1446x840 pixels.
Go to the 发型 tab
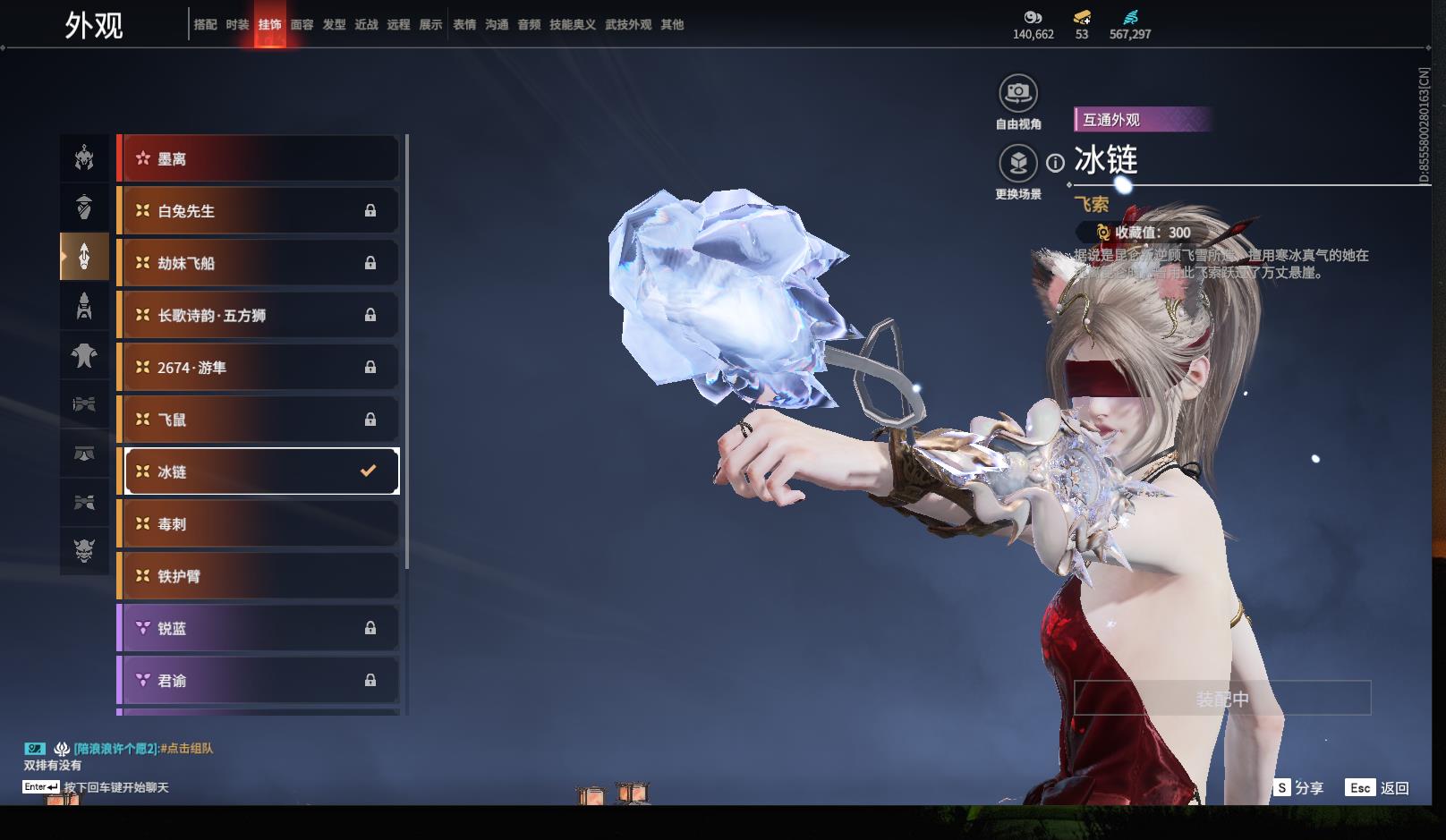(334, 25)
